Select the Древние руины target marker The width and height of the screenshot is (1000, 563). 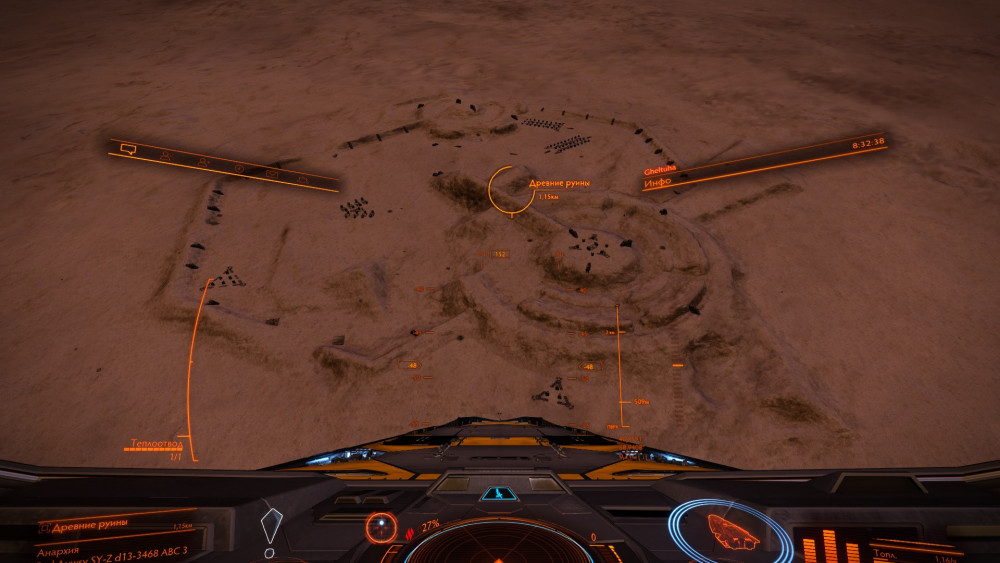click(x=511, y=189)
